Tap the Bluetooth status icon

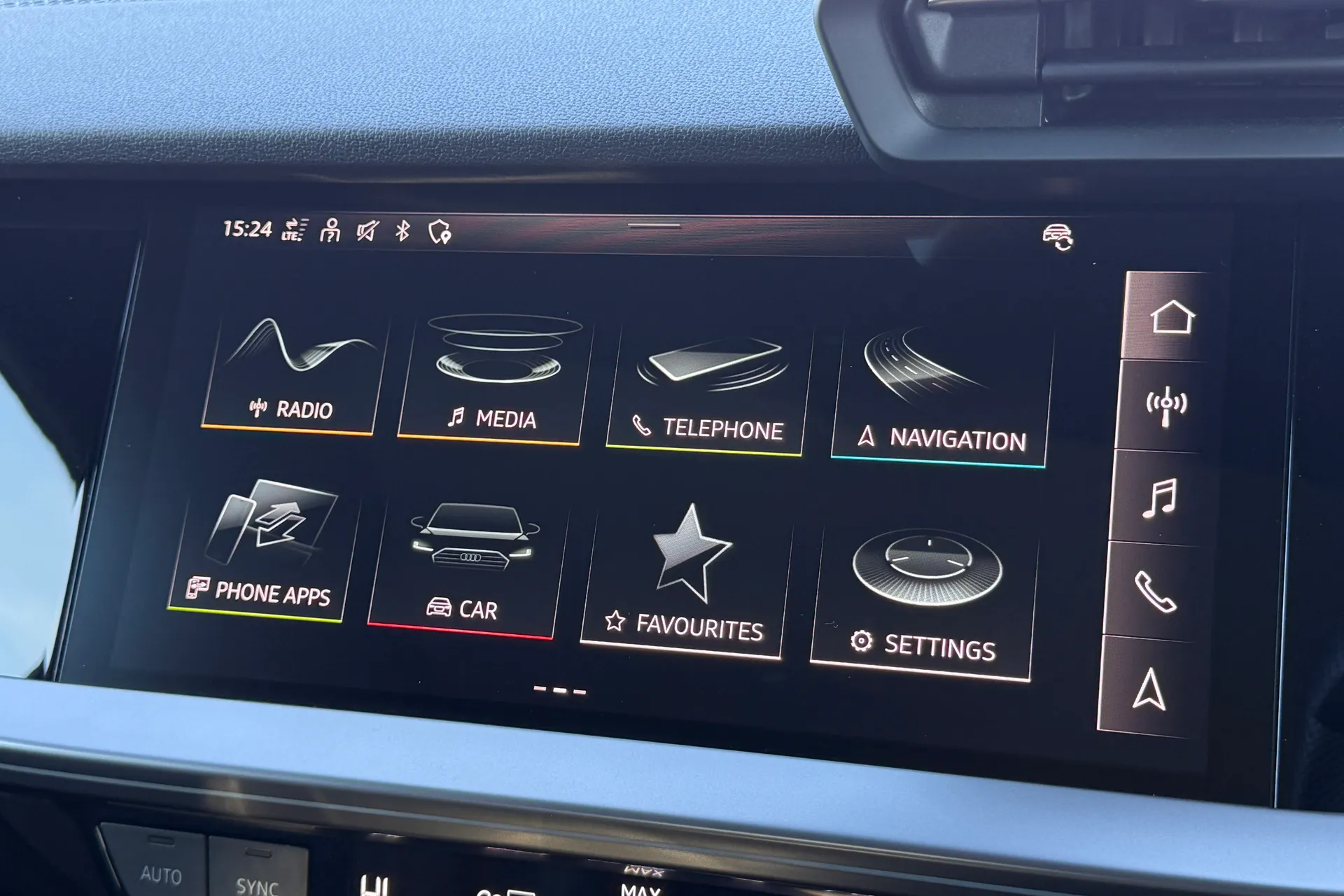(402, 230)
